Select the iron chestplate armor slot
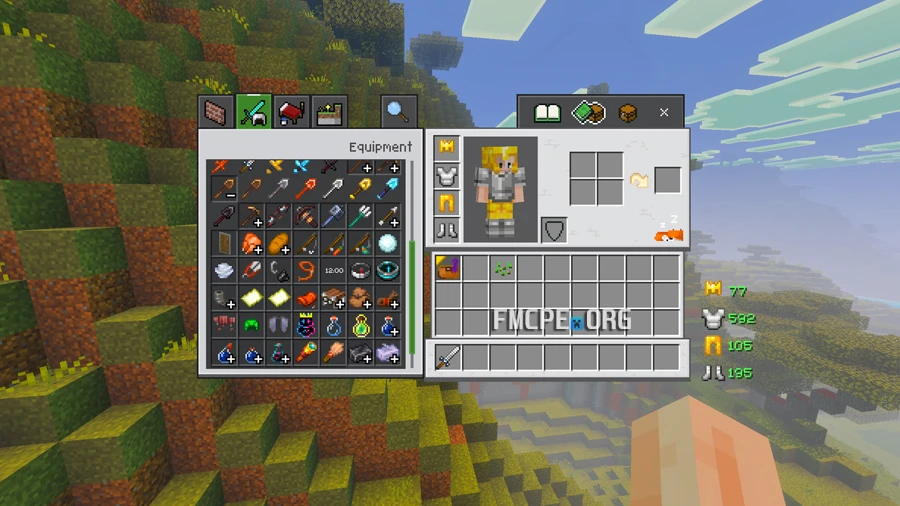This screenshot has width=900, height=506. pos(446,176)
